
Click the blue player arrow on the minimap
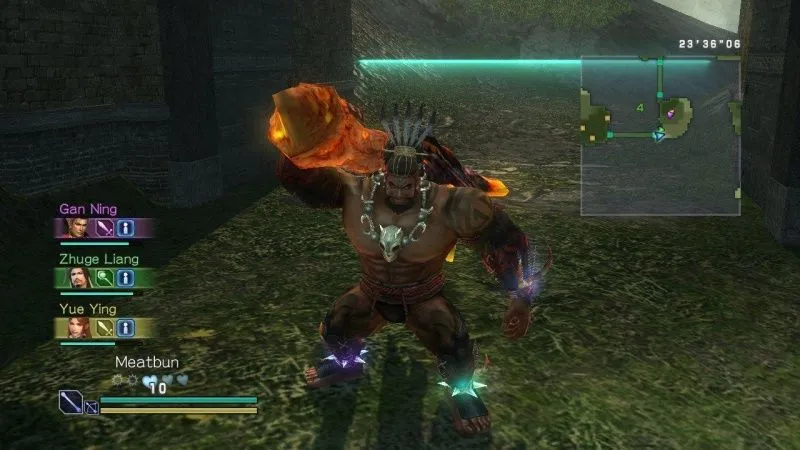point(658,135)
